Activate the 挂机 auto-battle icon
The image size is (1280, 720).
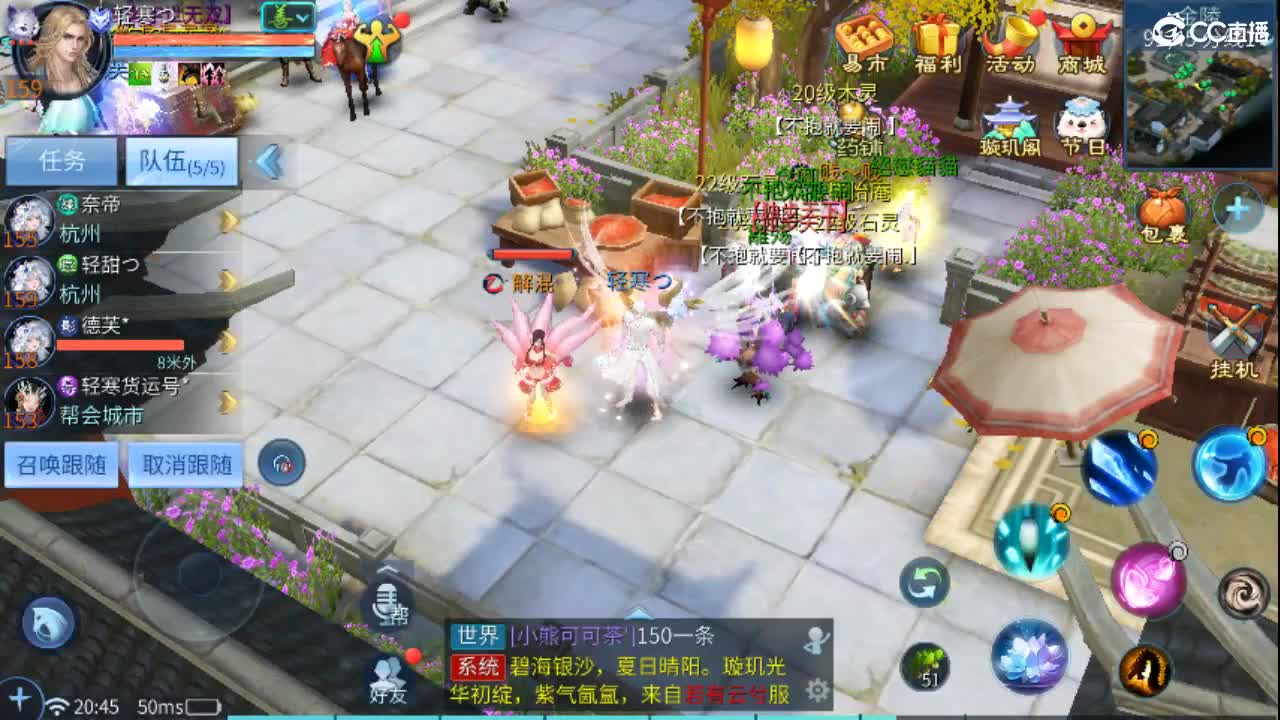(x=1234, y=330)
